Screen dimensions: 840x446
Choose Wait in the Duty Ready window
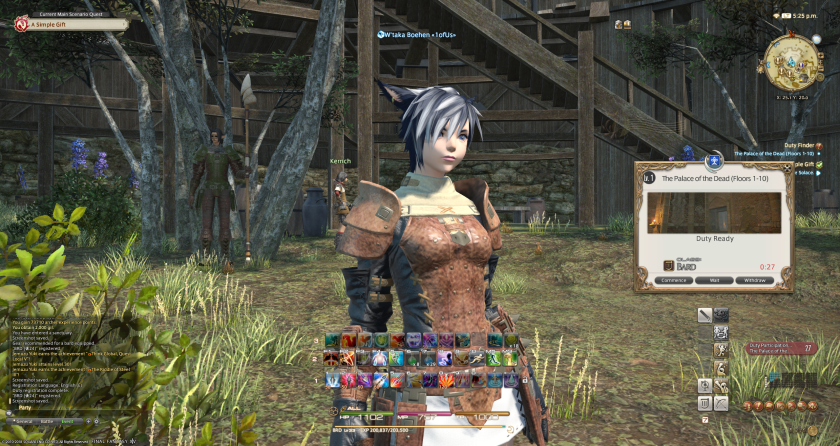[715, 280]
